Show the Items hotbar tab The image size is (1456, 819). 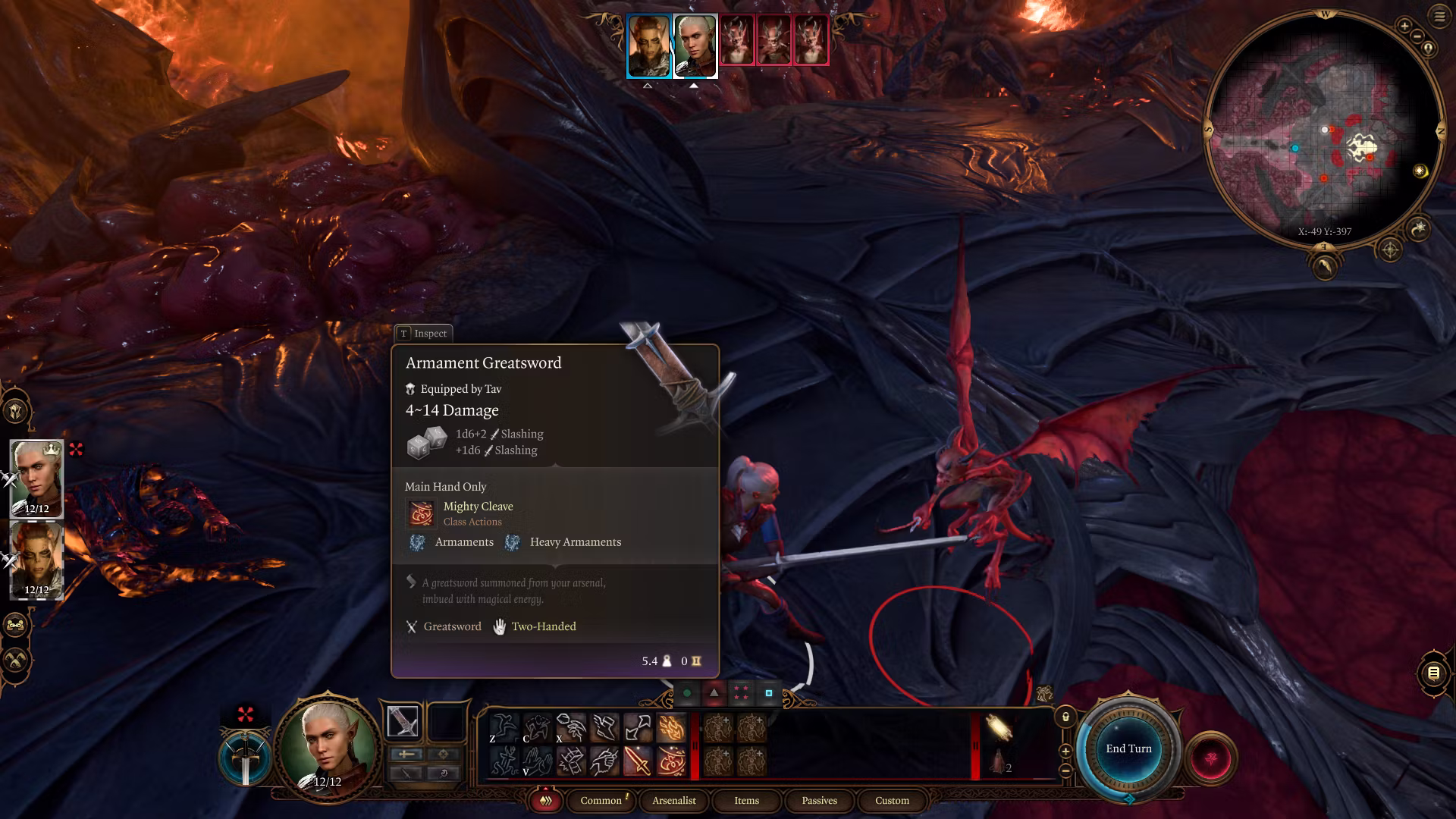point(746,800)
